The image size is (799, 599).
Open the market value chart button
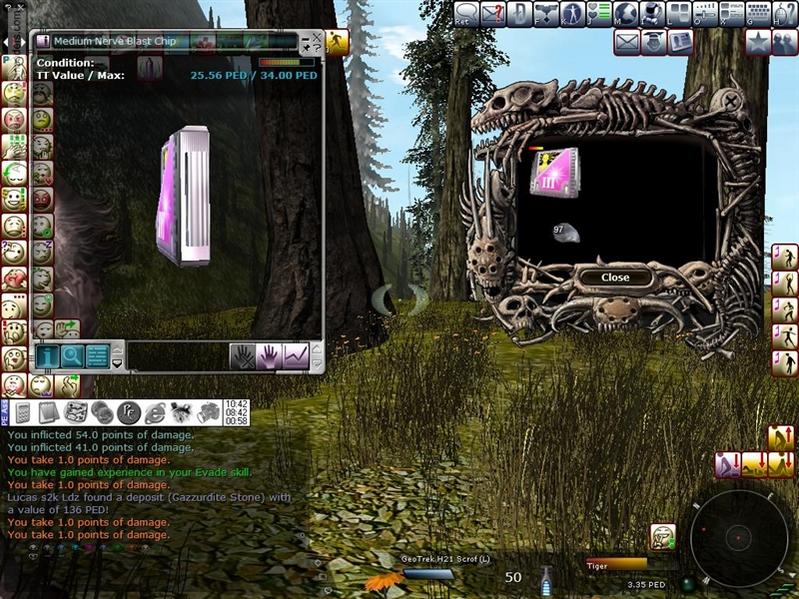pyautogui.click(x=296, y=355)
